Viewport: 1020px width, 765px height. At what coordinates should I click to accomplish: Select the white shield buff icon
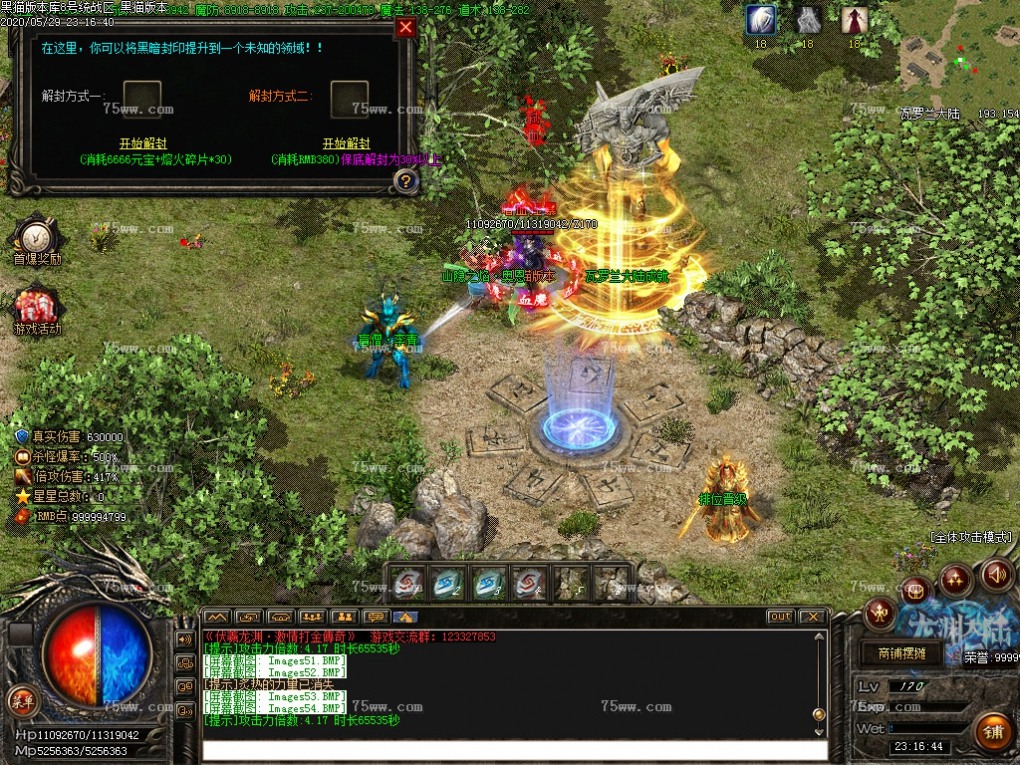click(760, 20)
